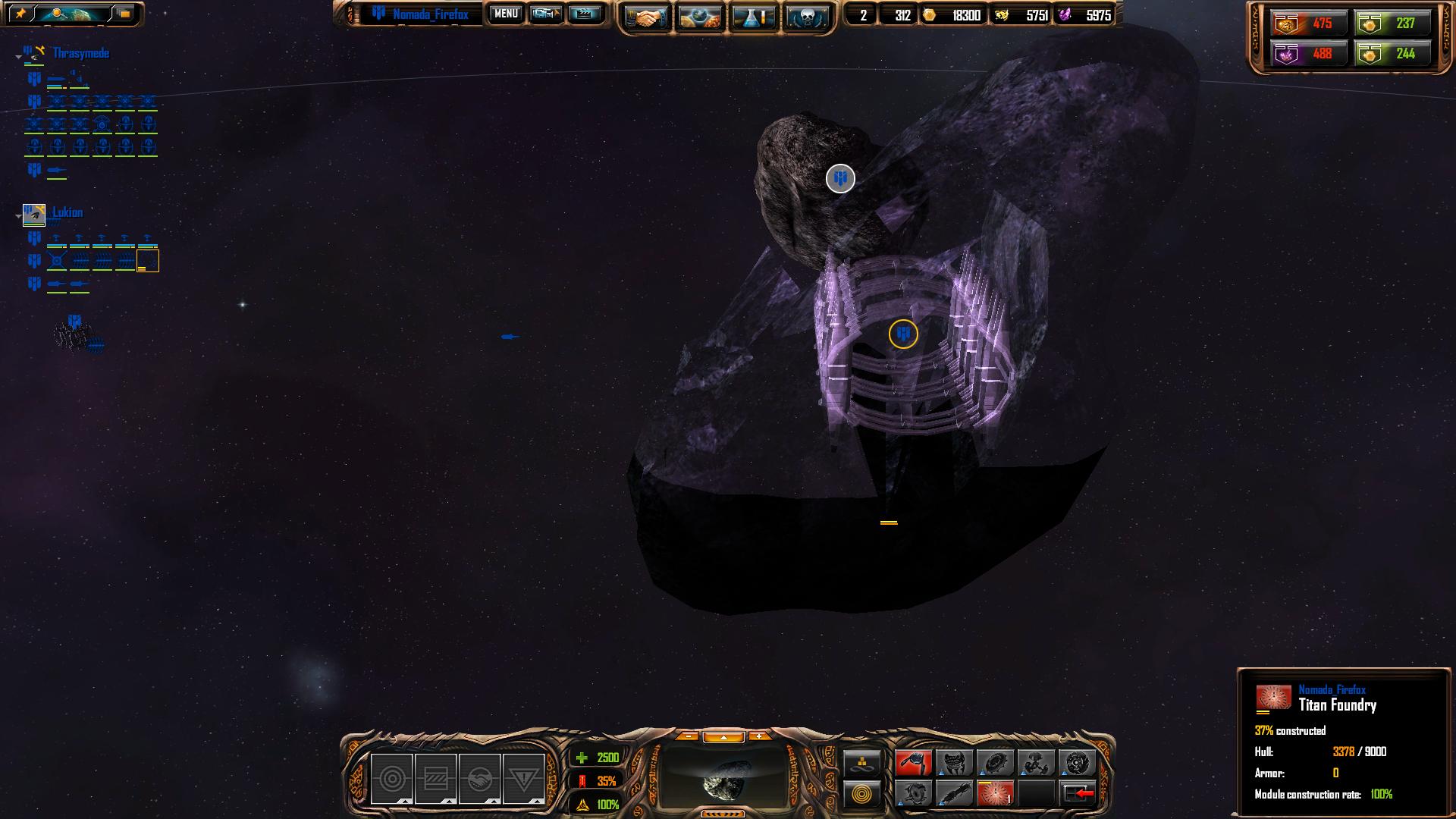The height and width of the screenshot is (819, 1456).
Task: Open the research flask screen
Action: point(754,17)
